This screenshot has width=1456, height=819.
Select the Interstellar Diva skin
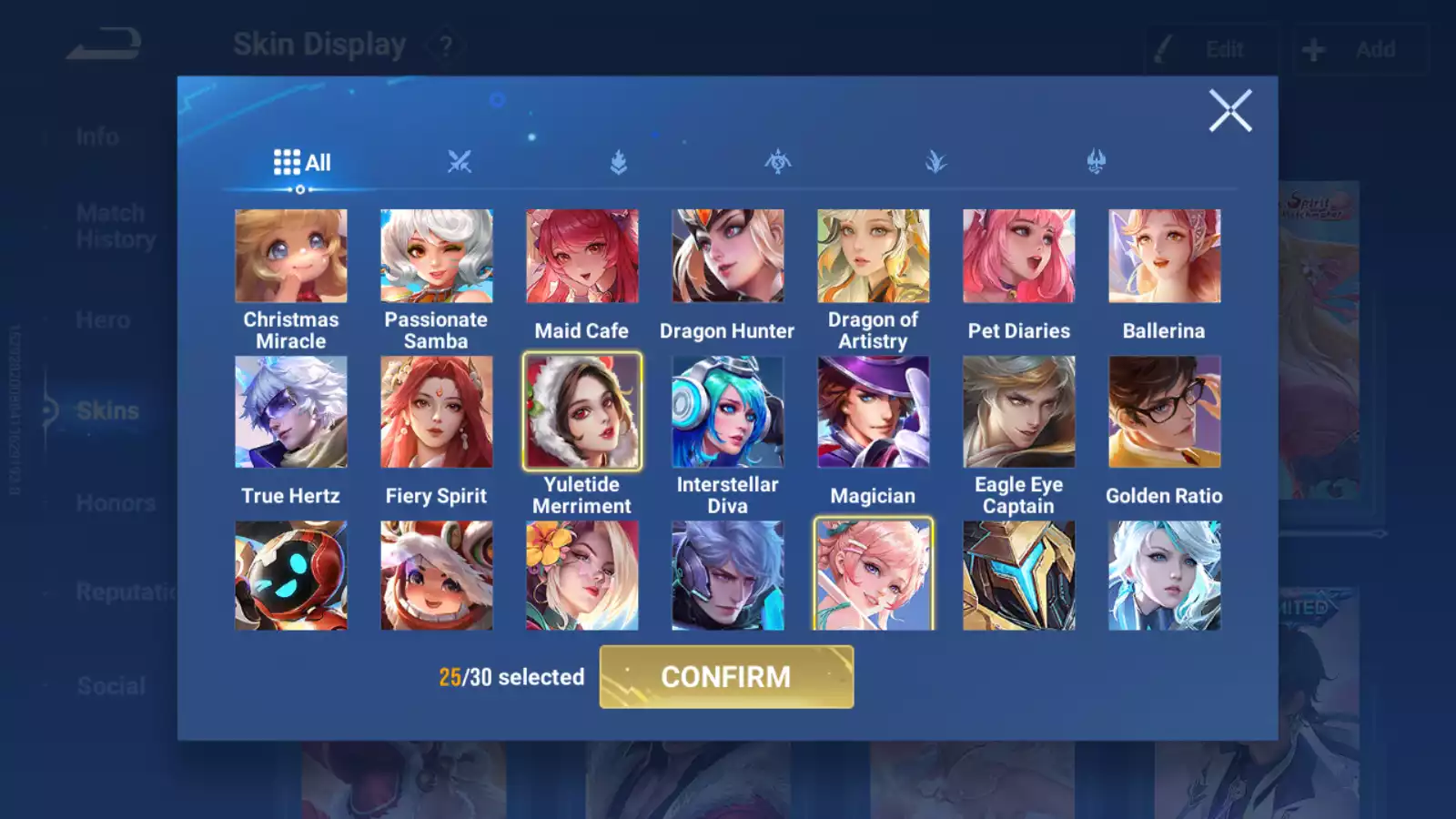pyautogui.click(x=728, y=411)
